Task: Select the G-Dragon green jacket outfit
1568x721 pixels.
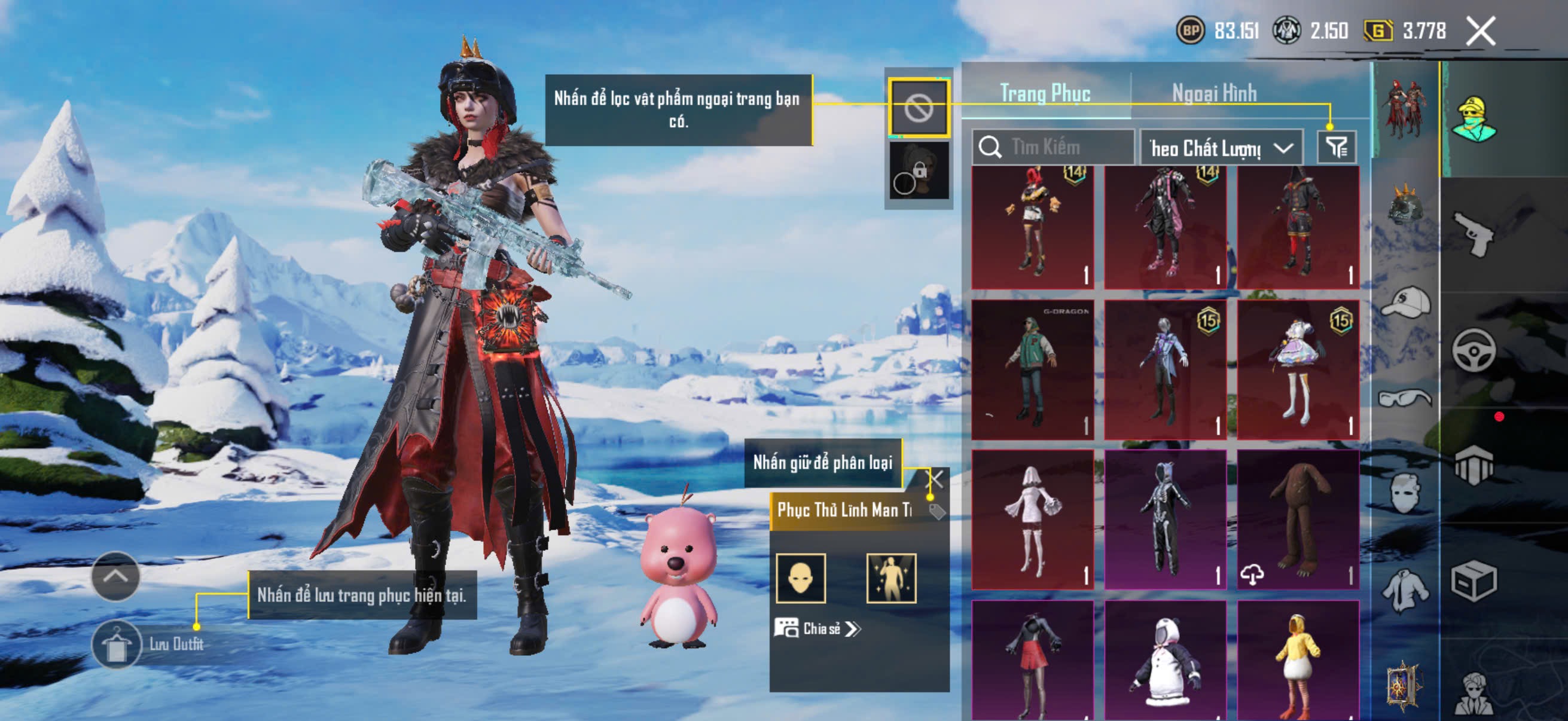Action: [x=1032, y=369]
